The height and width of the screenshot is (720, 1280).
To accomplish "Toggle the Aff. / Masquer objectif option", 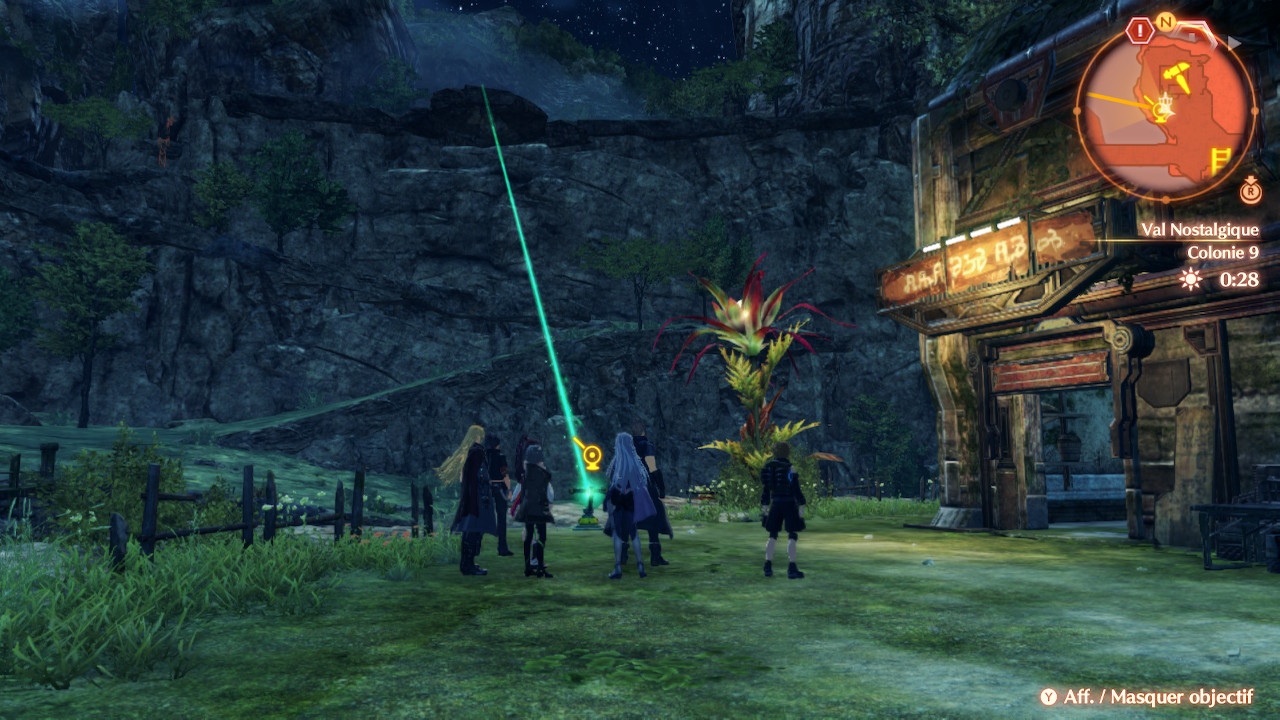I will coord(1146,697).
